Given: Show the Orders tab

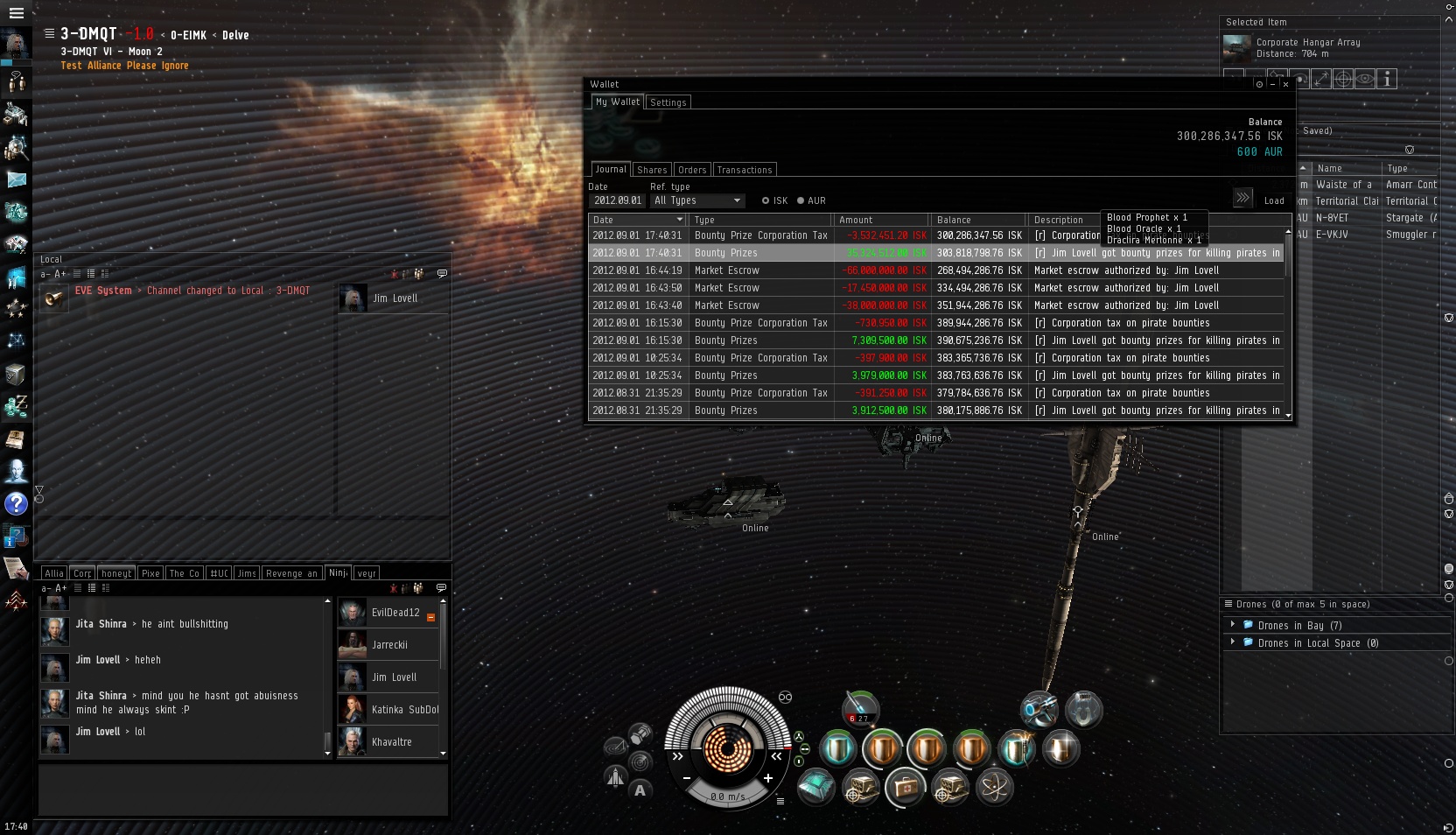Looking at the screenshot, I should pyautogui.click(x=691, y=170).
